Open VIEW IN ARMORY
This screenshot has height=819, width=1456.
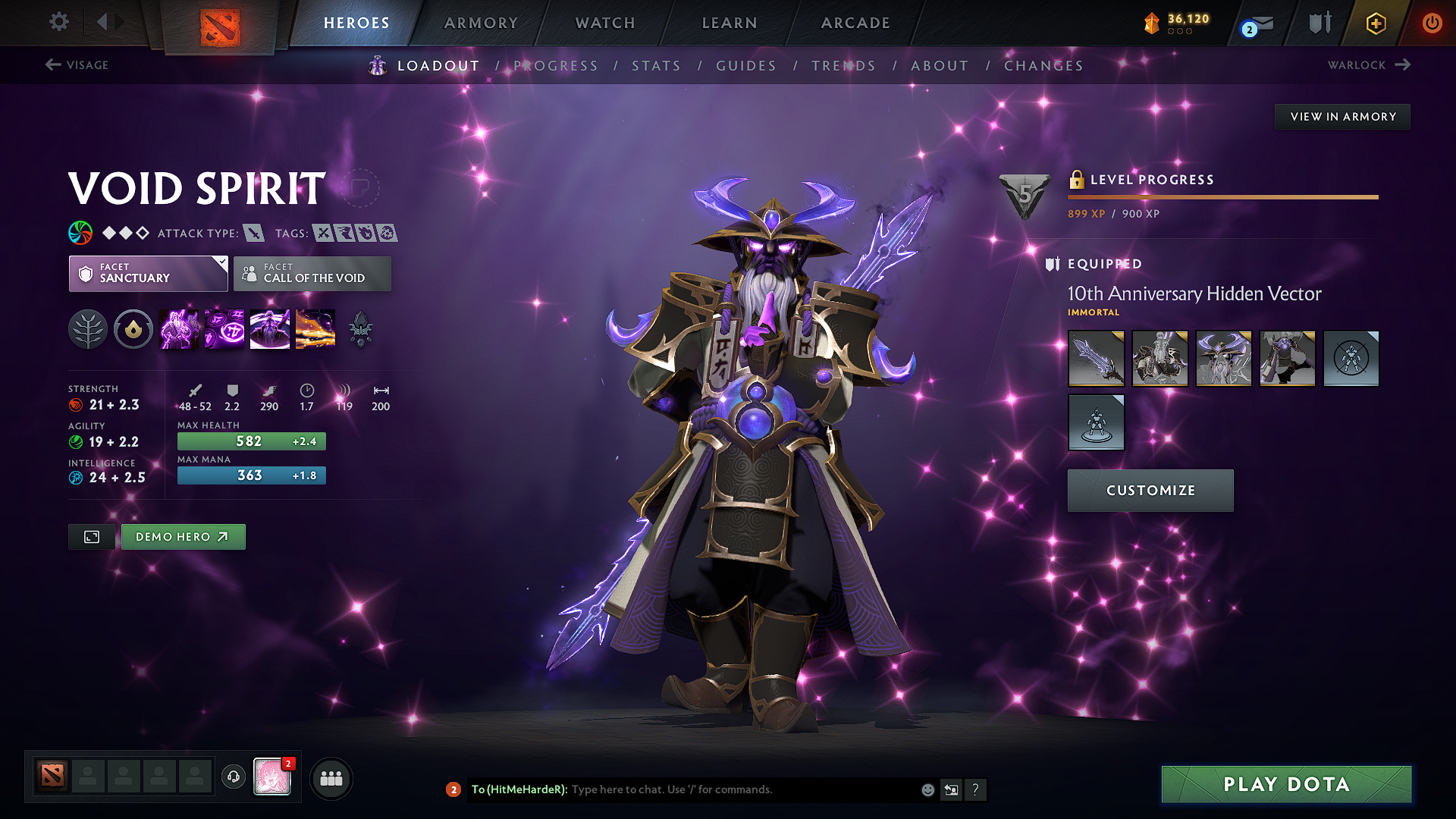(x=1342, y=116)
